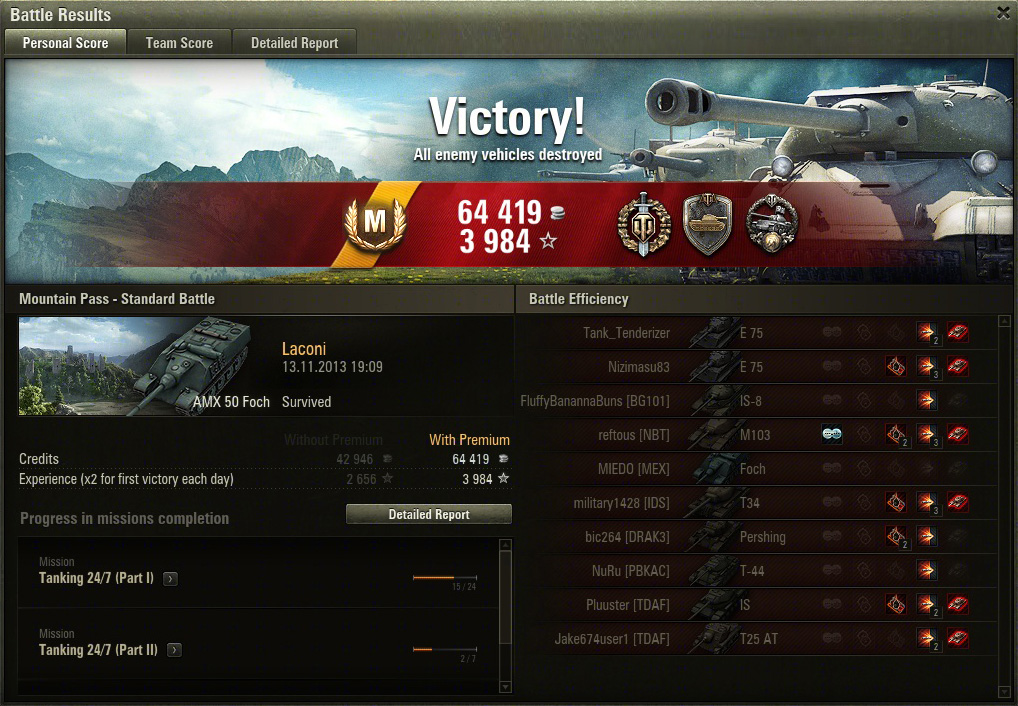Close the Battle Results window
Image resolution: width=1018 pixels, height=706 pixels.
tap(1003, 13)
